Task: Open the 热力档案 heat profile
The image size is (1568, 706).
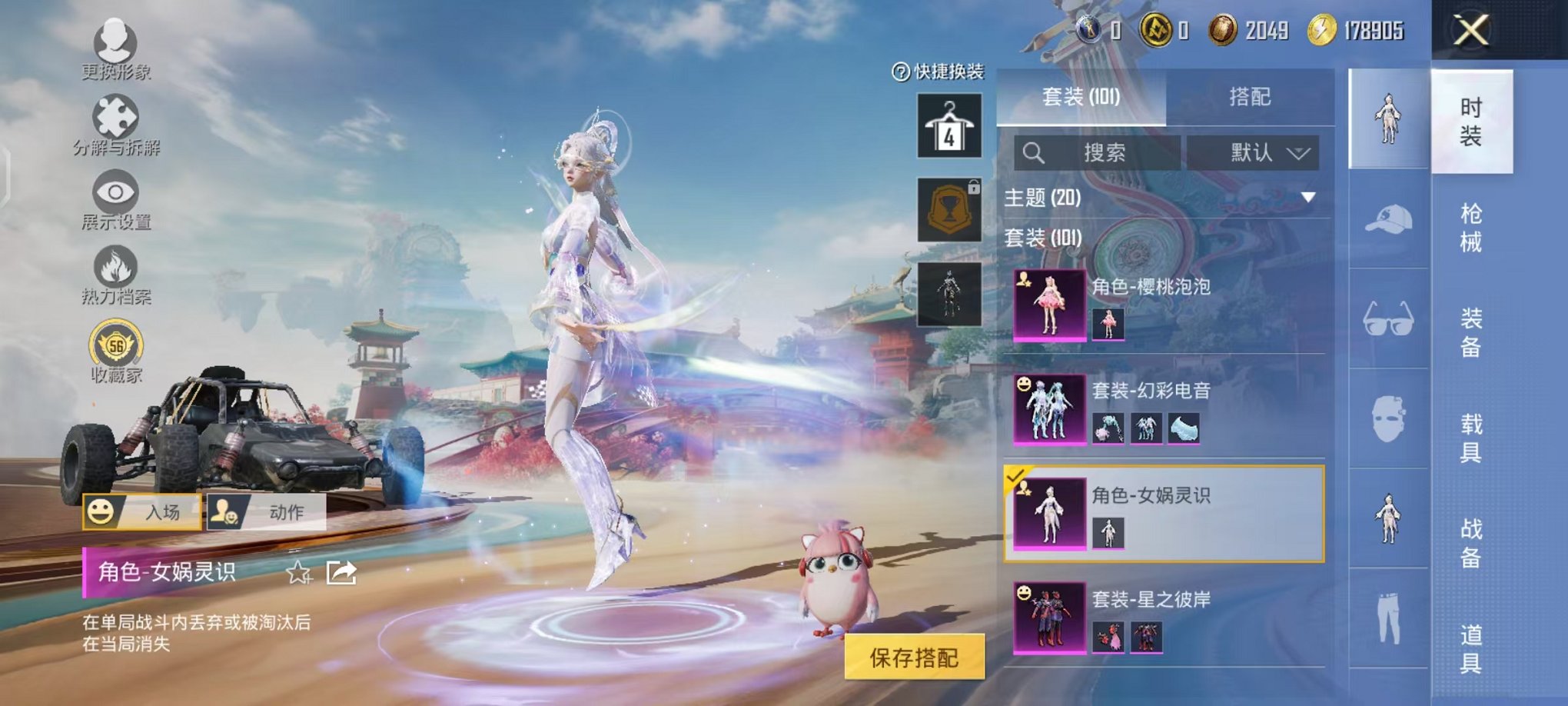Action: click(x=114, y=265)
